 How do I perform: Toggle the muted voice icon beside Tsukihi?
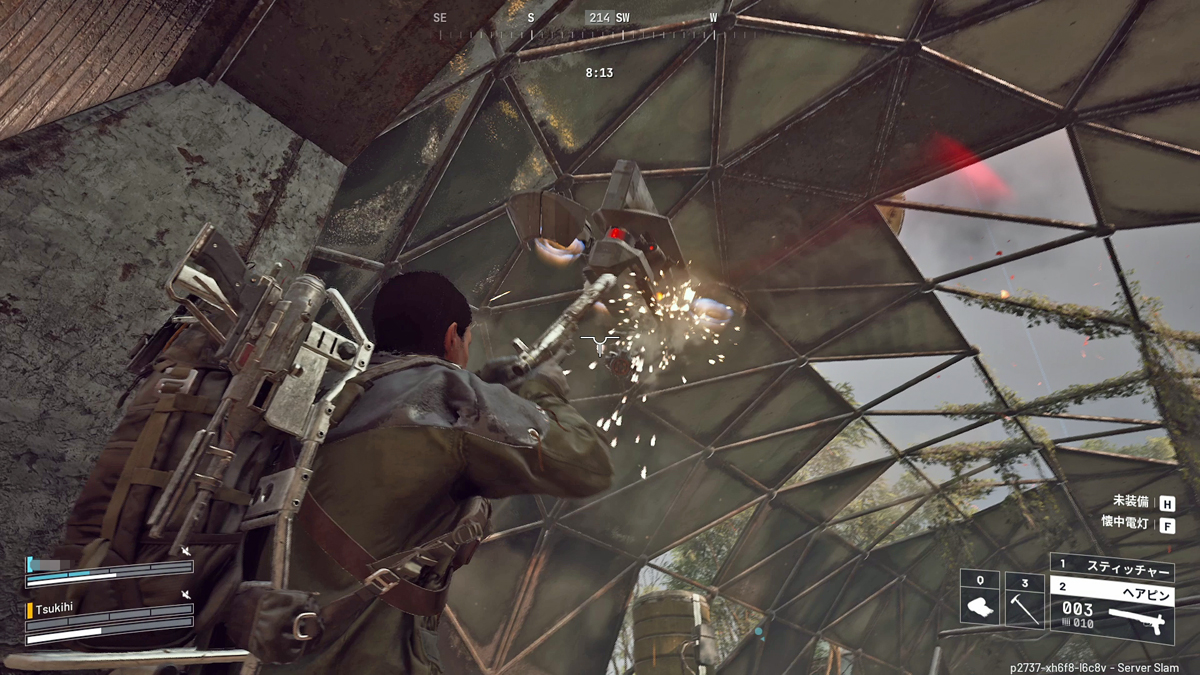point(186,596)
